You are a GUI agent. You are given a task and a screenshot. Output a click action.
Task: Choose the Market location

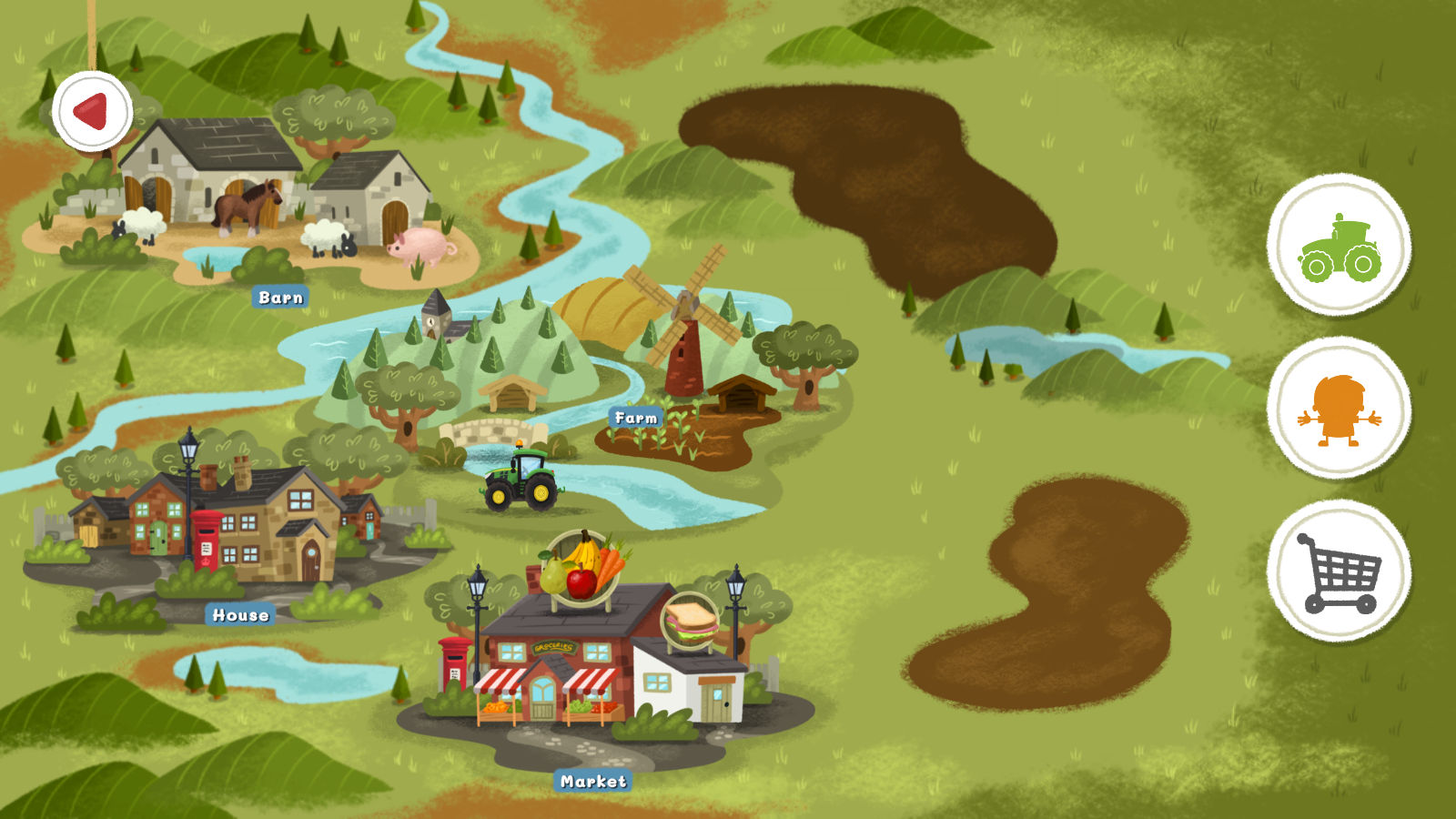click(593, 781)
